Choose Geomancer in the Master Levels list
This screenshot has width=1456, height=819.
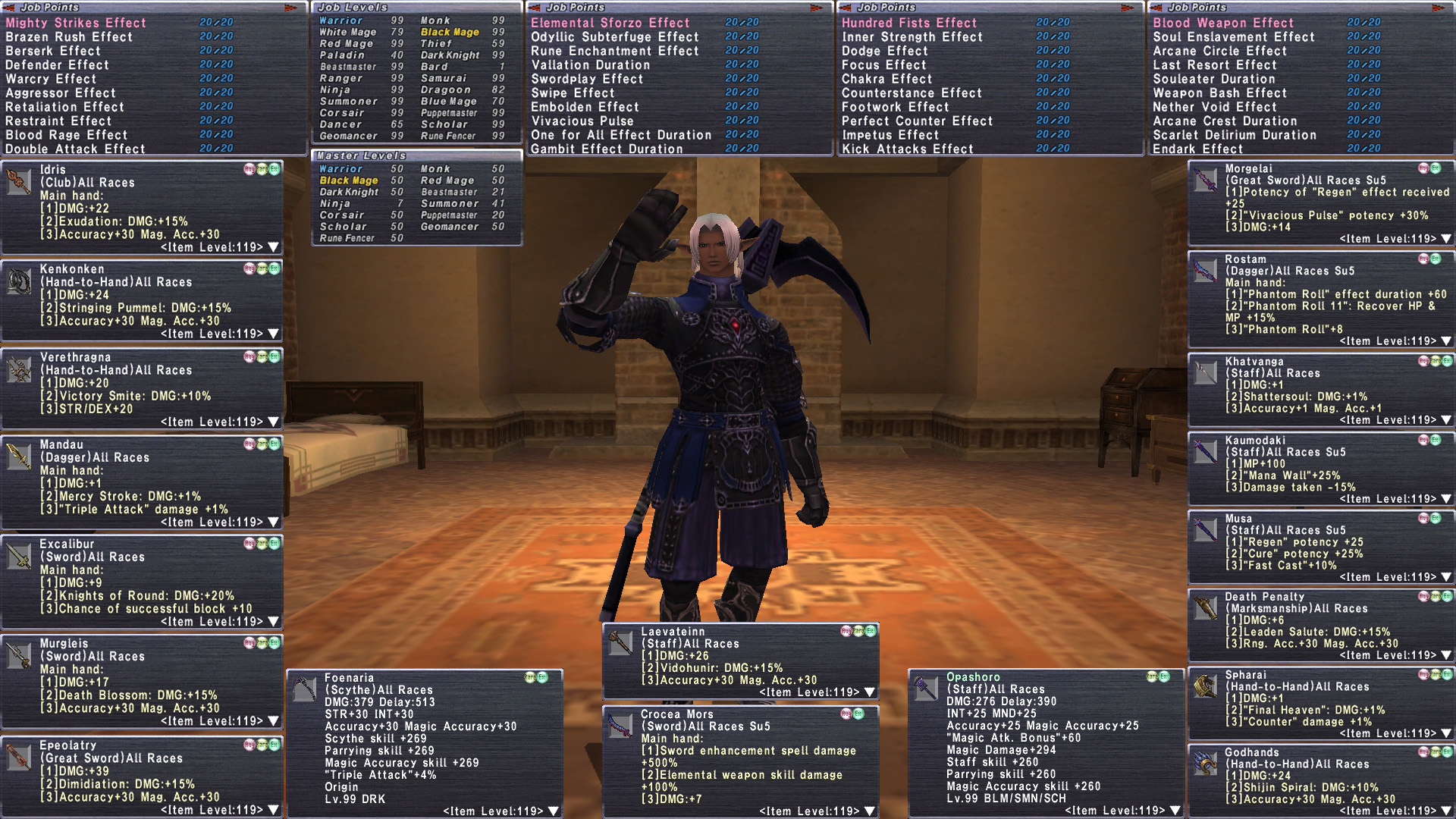tap(450, 227)
